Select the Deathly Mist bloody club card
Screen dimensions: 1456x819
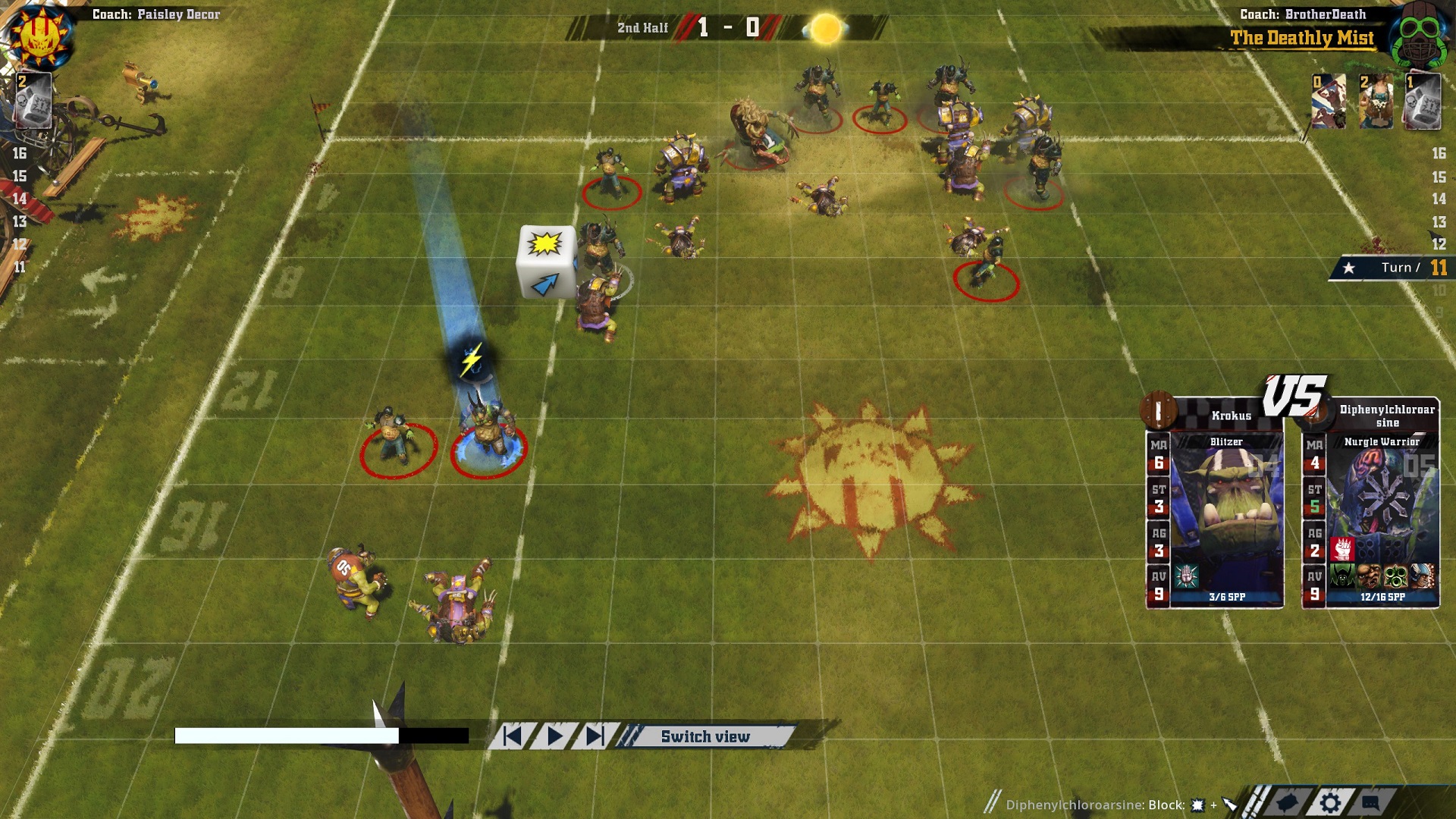[1329, 102]
